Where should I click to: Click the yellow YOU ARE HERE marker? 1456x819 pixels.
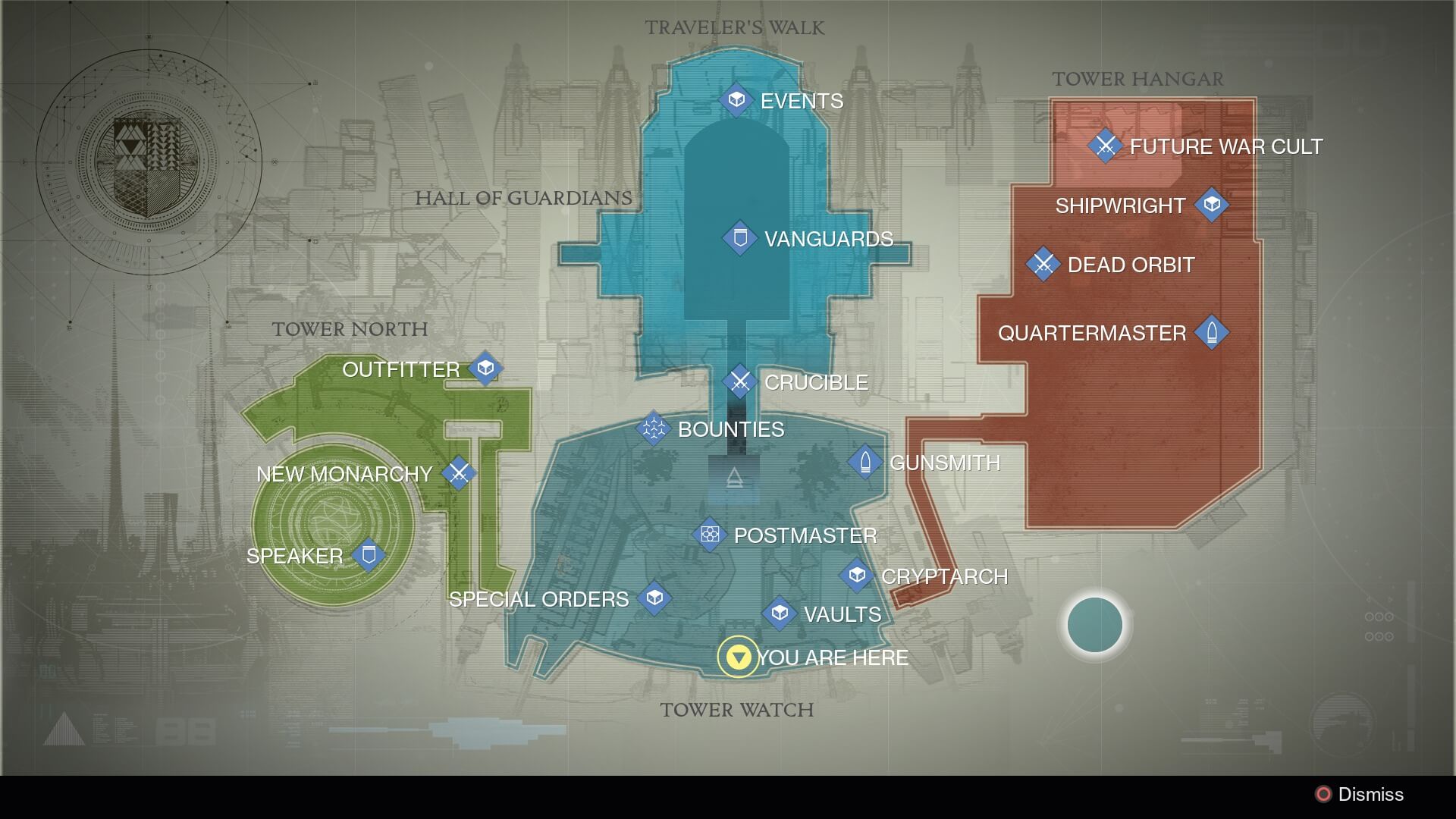(736, 657)
